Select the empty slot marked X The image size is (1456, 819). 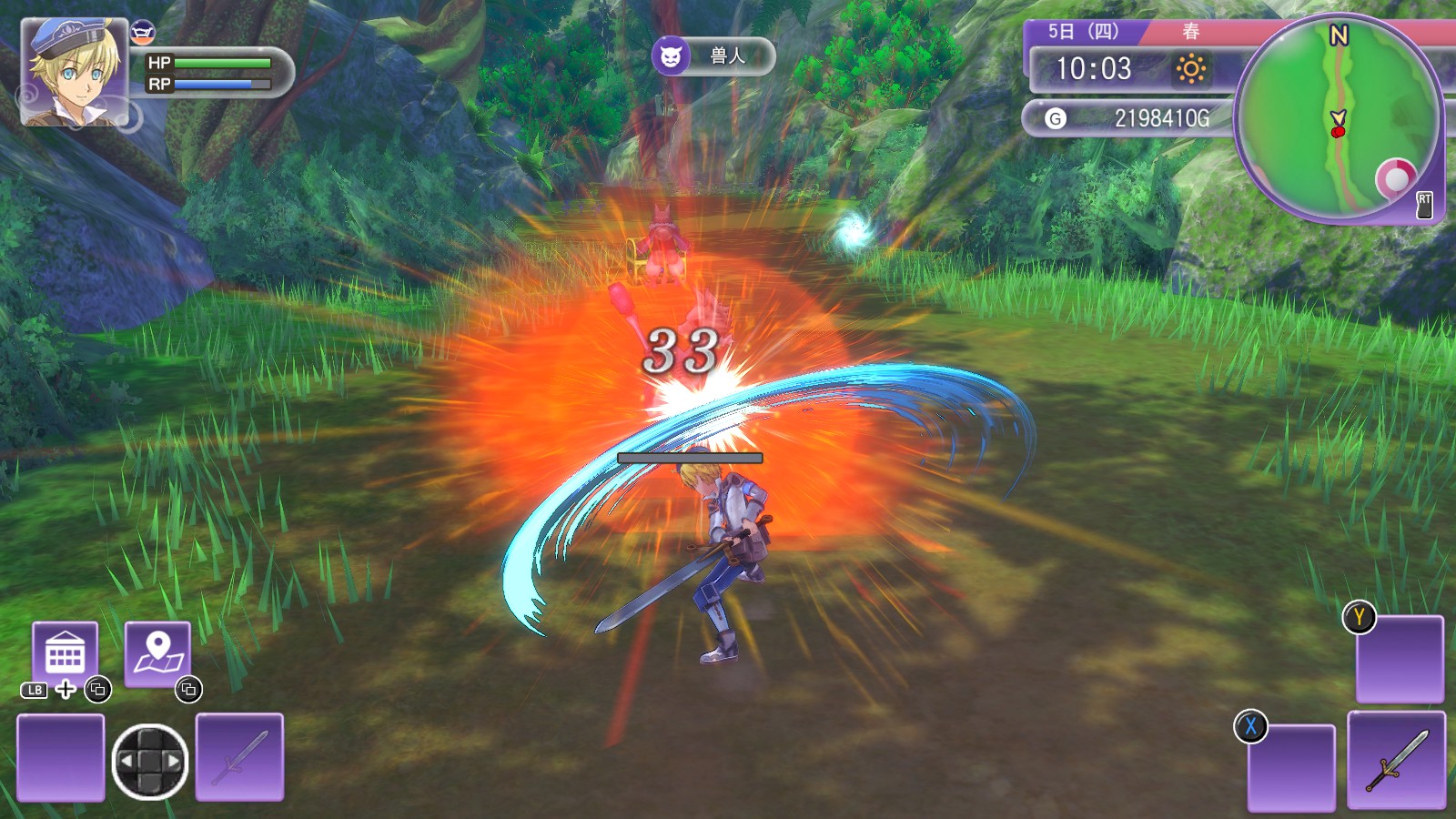tap(1291, 766)
